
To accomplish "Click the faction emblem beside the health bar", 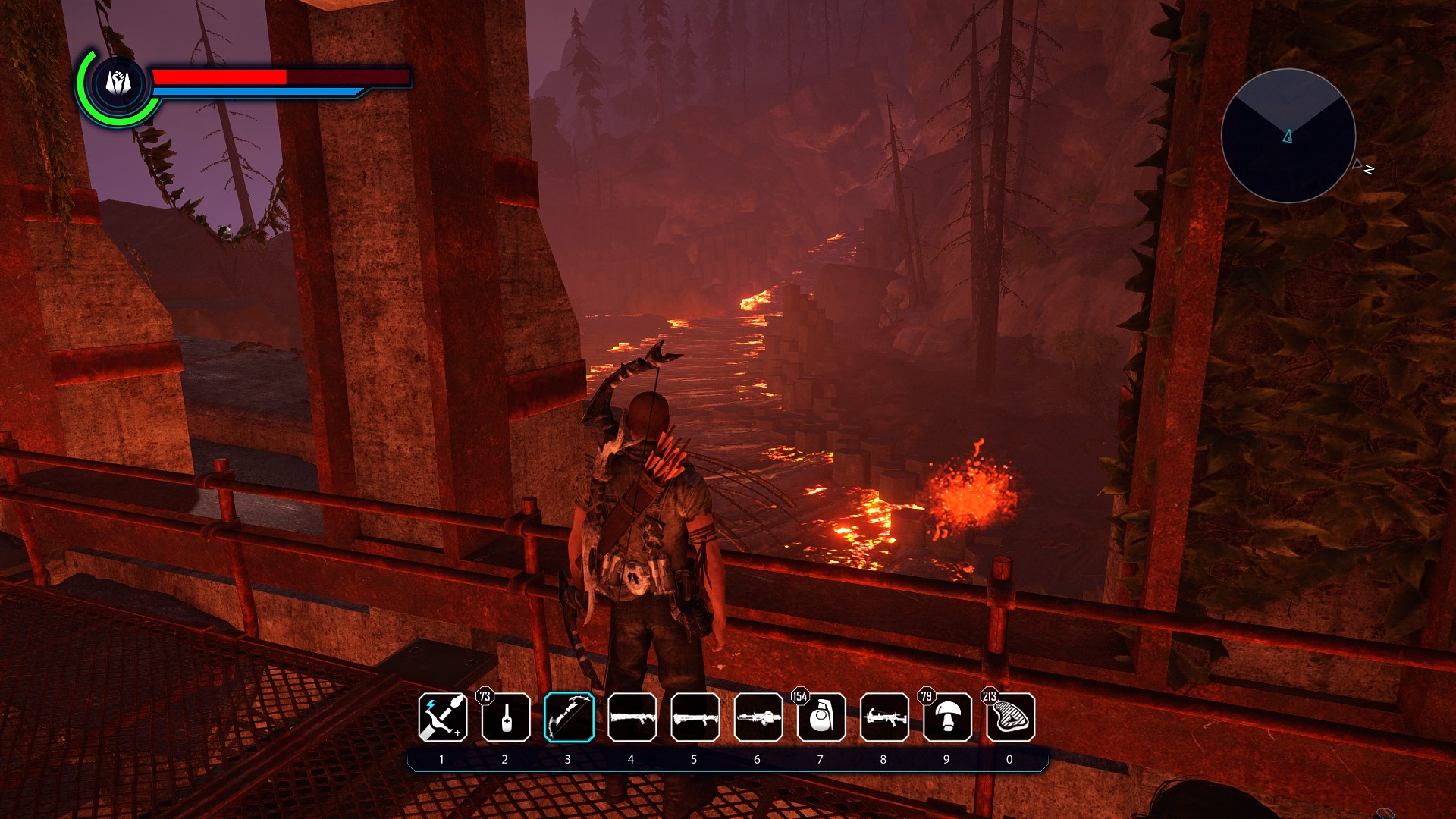I will (118, 83).
